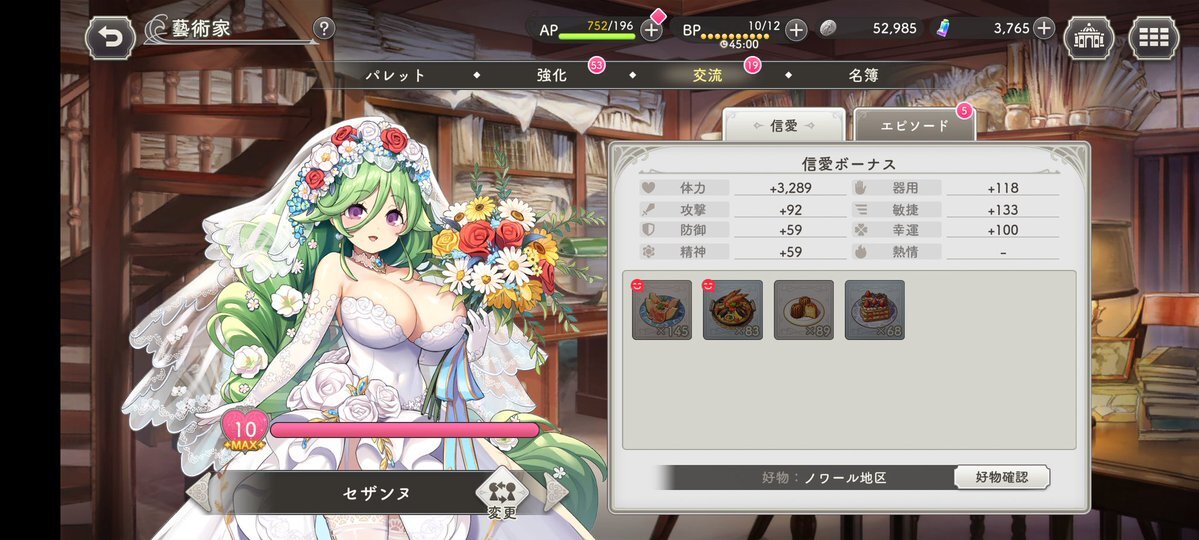1199x540 pixels.
Task: Switch to the パレット tab
Action: (x=395, y=75)
